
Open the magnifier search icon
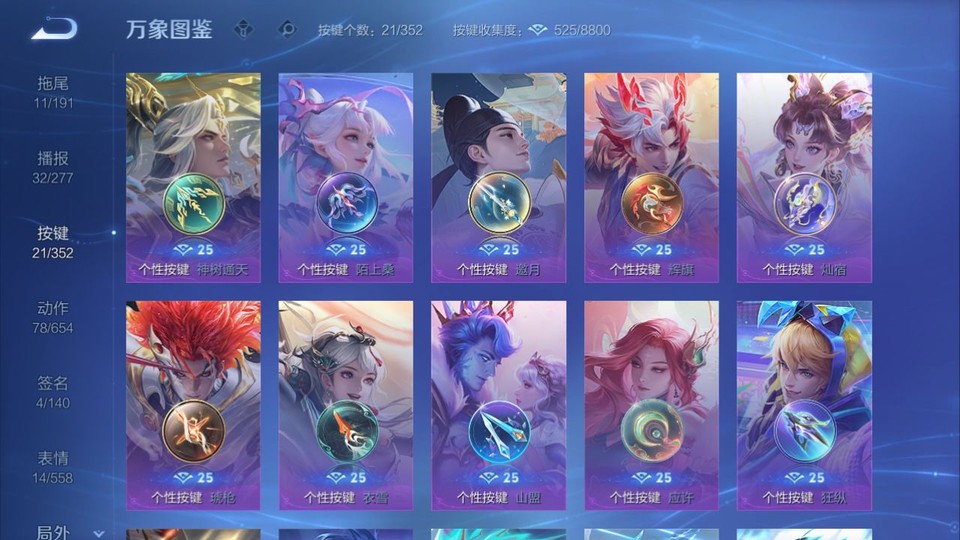pyautogui.click(x=287, y=30)
